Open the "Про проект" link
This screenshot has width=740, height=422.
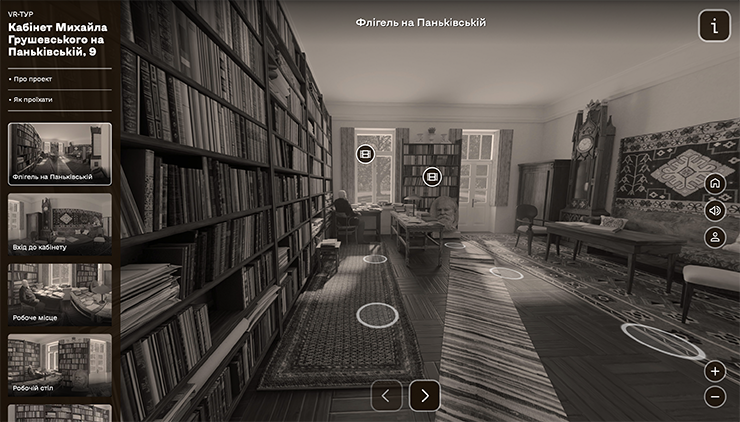[x=33, y=78]
